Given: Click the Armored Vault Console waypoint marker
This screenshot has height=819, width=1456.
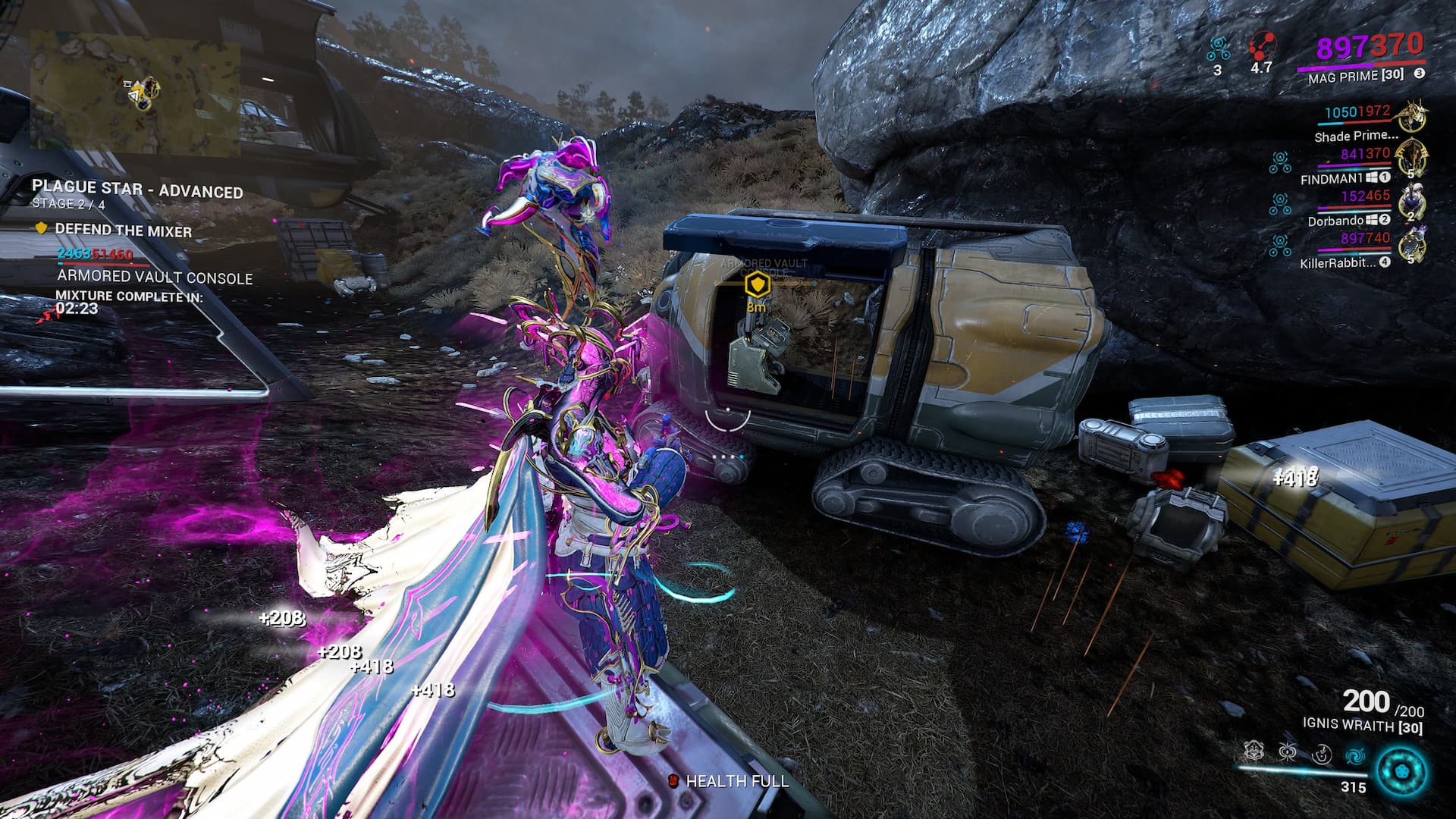Looking at the screenshot, I should 757,286.
